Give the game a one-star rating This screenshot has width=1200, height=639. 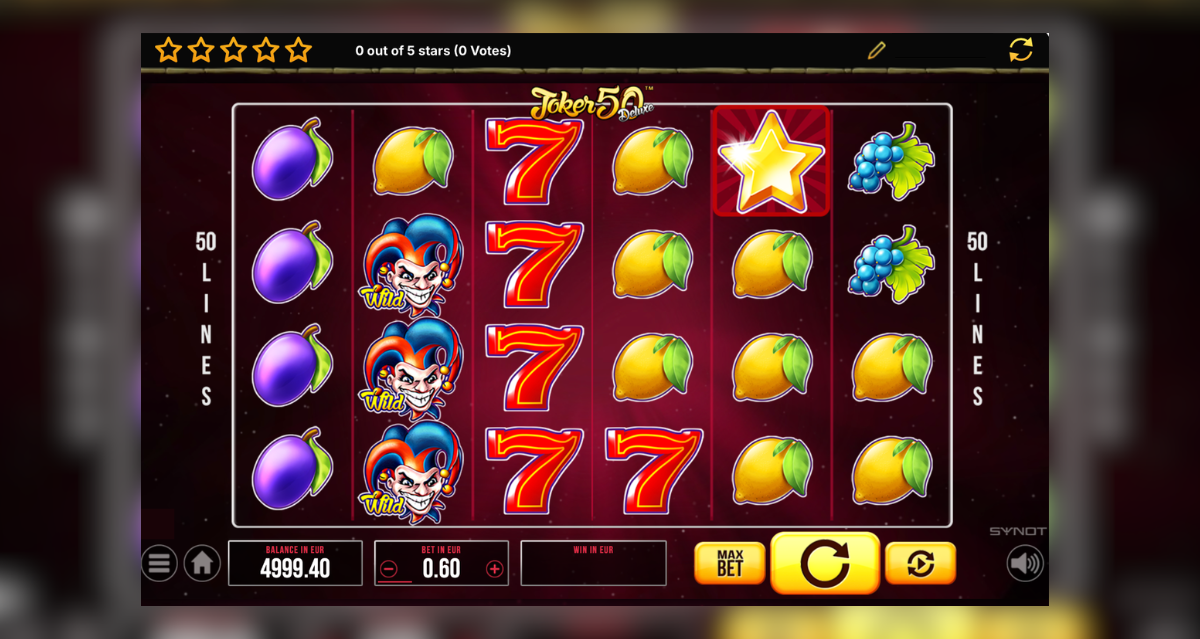point(168,50)
